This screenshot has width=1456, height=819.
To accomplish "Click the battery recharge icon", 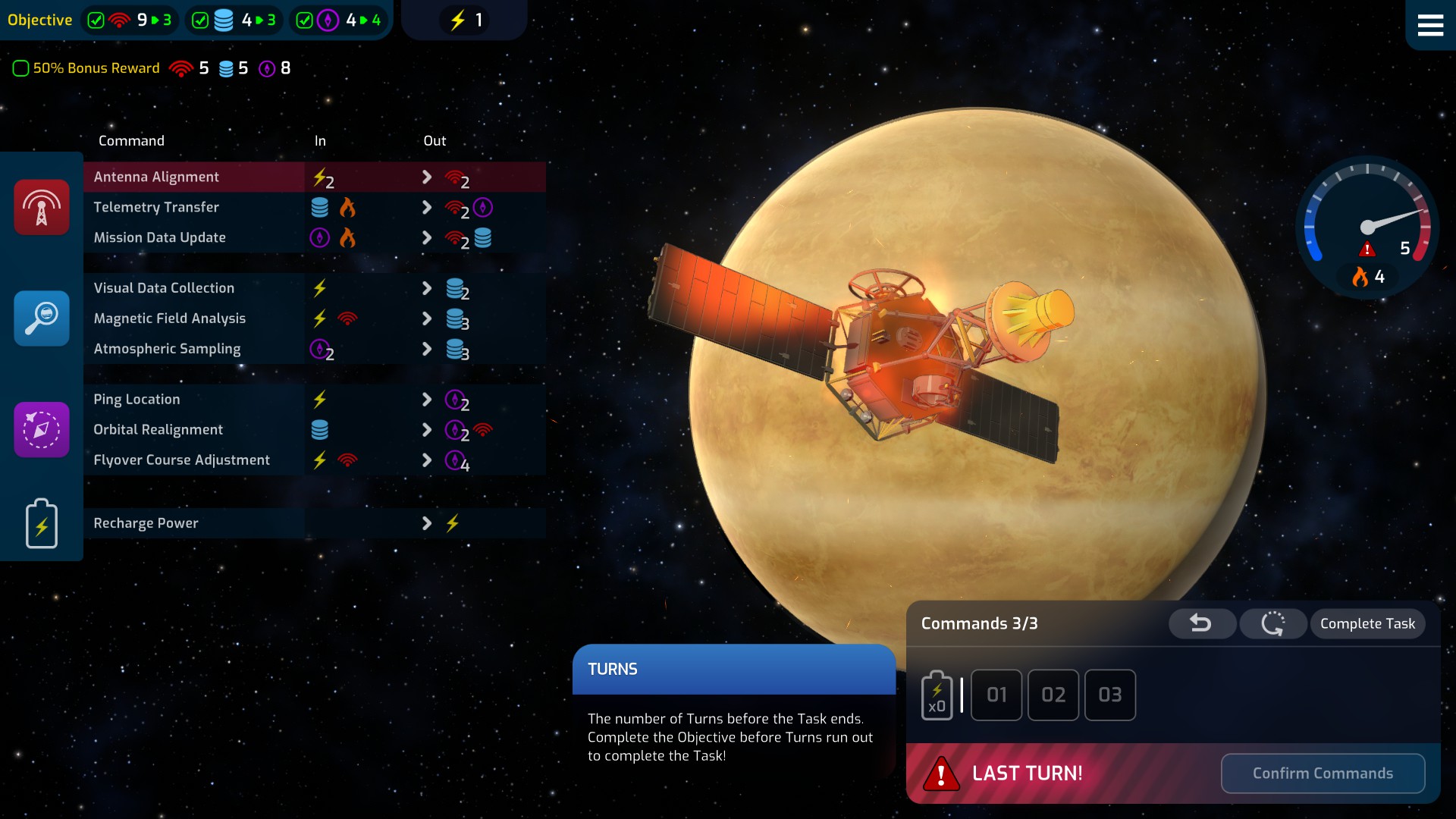I will [x=42, y=523].
